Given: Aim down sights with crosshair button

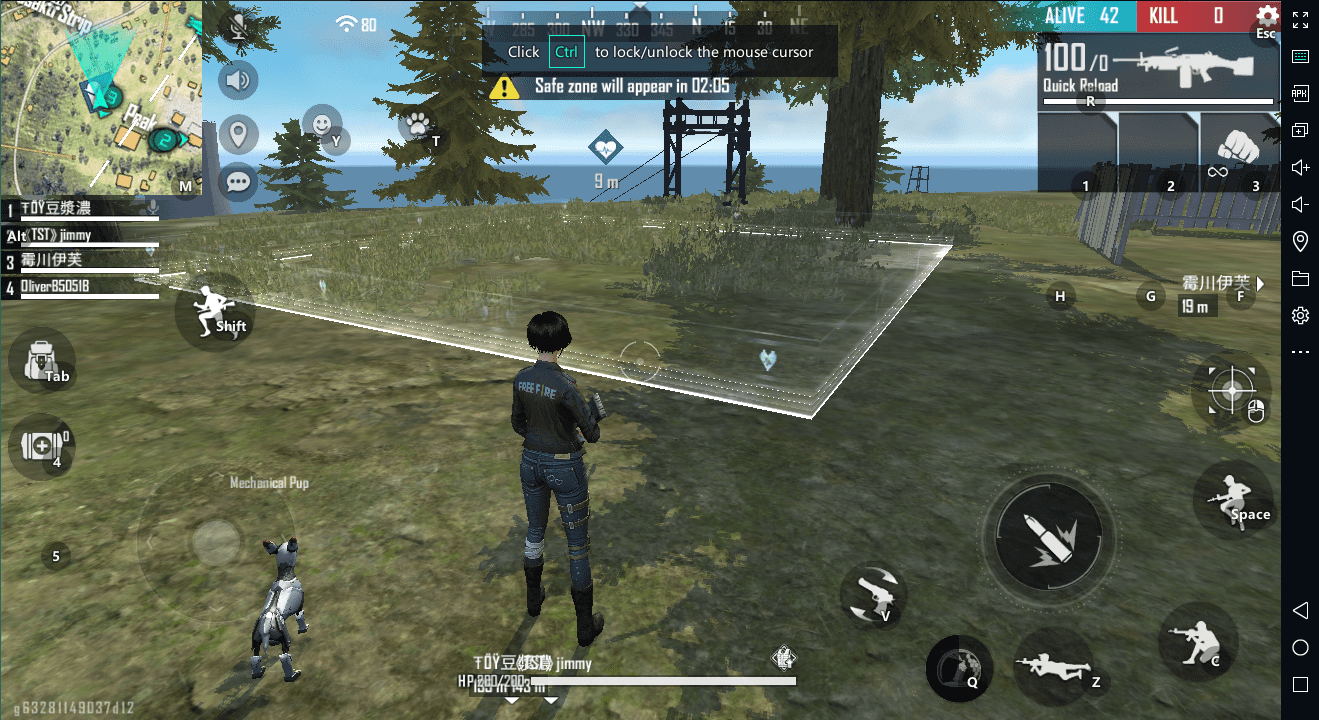Looking at the screenshot, I should pos(1231,389).
